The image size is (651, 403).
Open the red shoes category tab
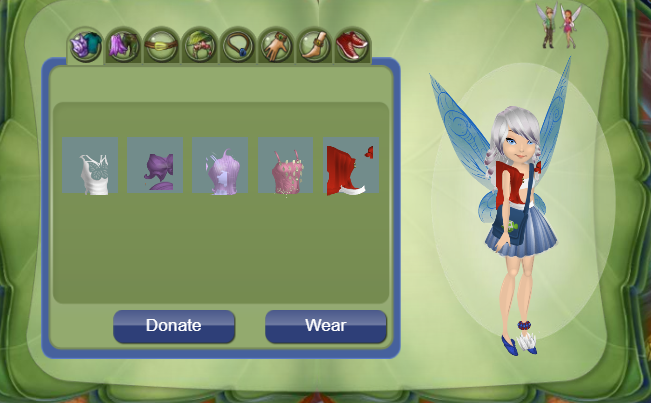pyautogui.click(x=351, y=46)
